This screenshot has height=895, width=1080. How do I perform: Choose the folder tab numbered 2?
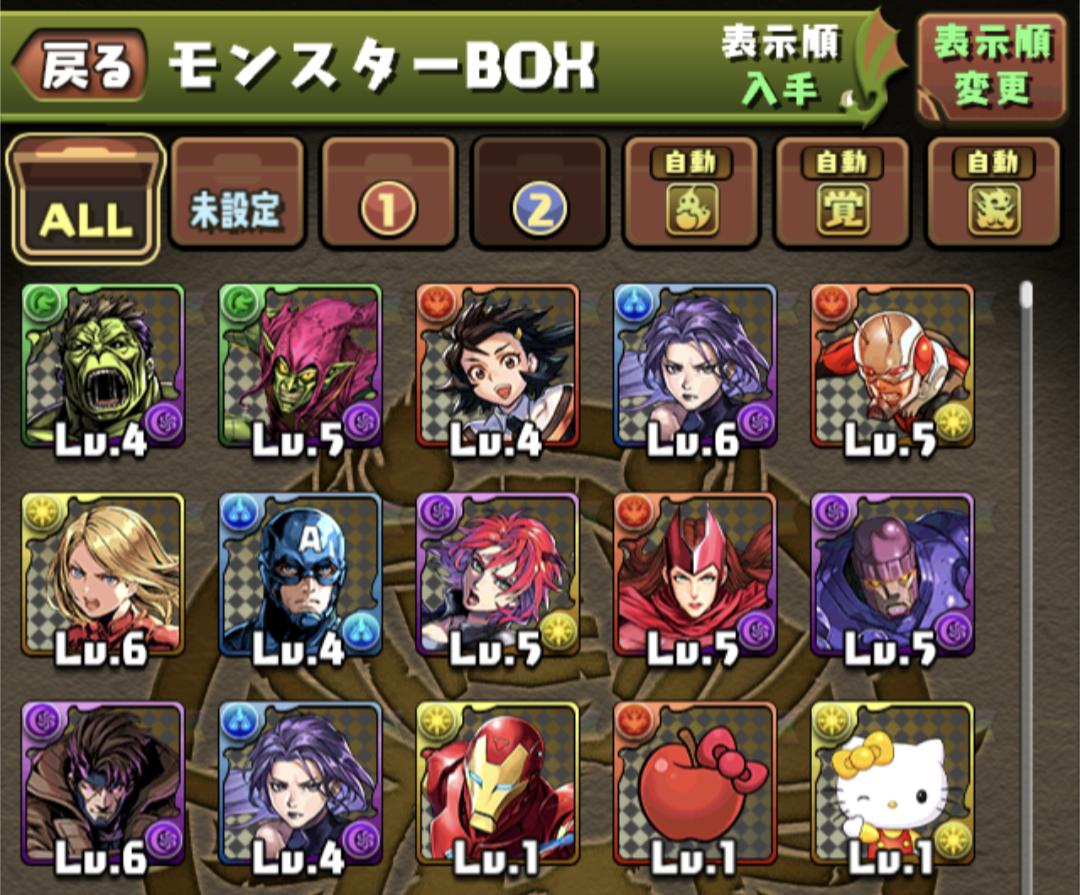[540, 194]
